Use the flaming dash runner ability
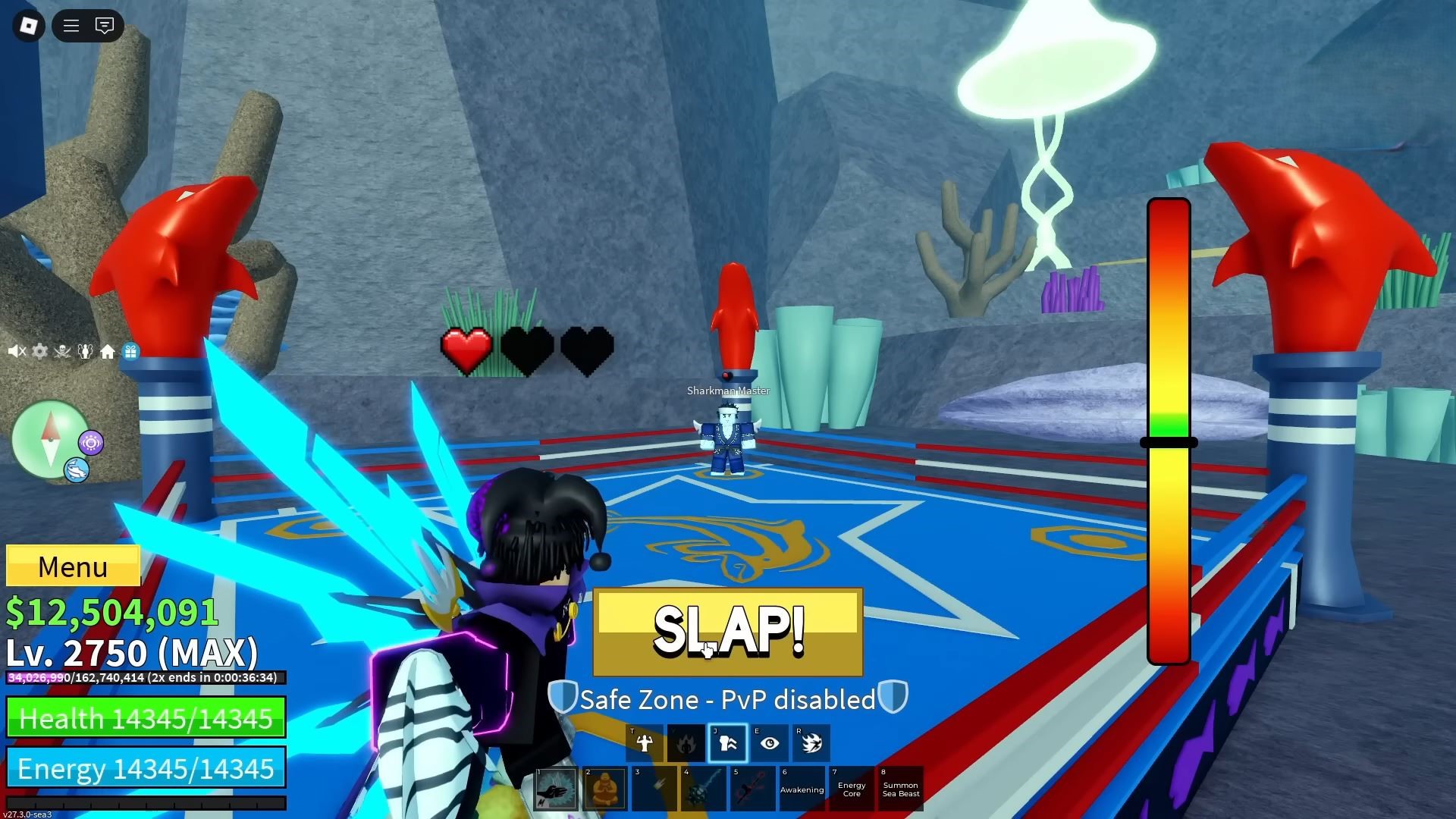Image resolution: width=1456 pixels, height=819 pixels. [x=811, y=743]
